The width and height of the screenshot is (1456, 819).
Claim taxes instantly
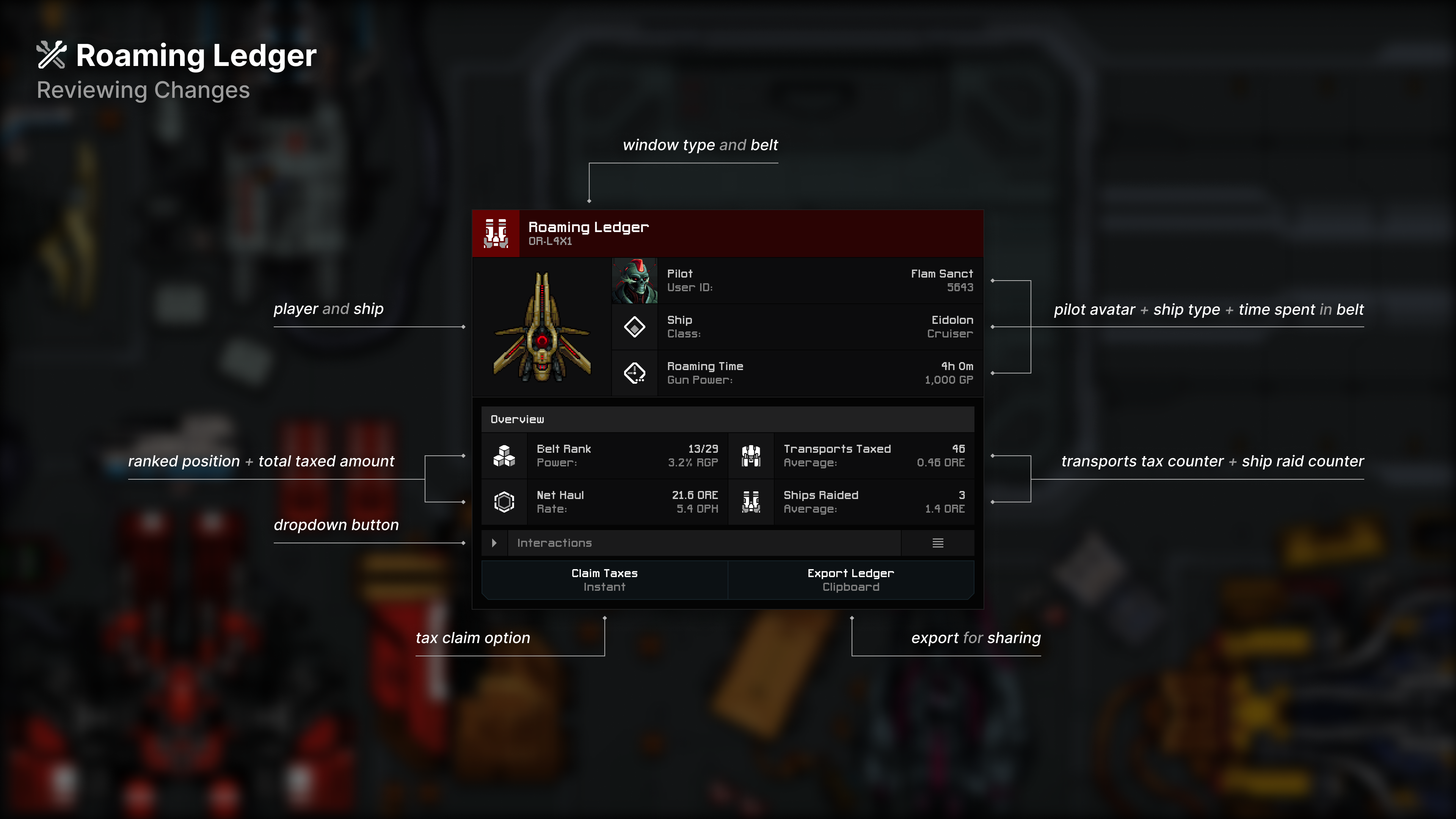[x=604, y=580]
